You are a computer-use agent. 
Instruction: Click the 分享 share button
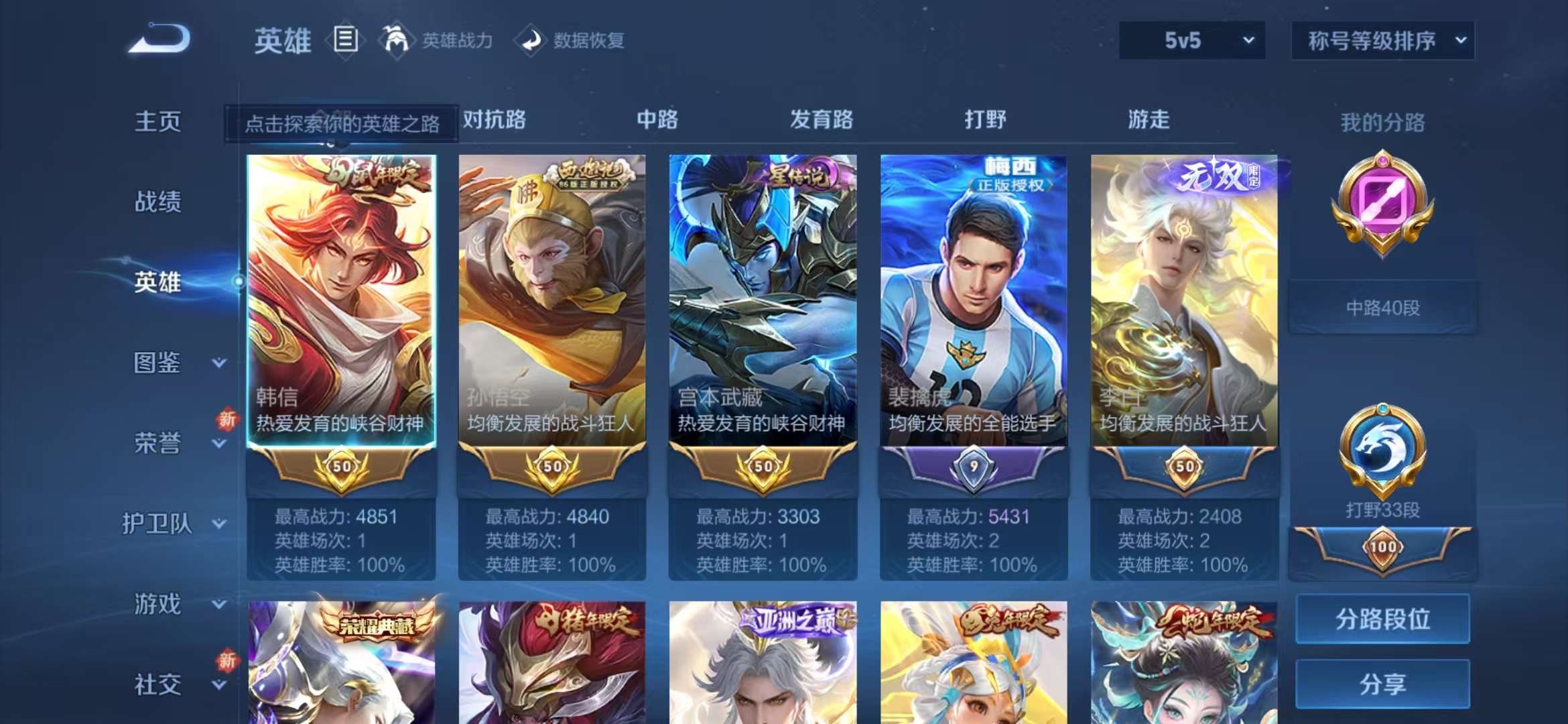coord(1383,685)
